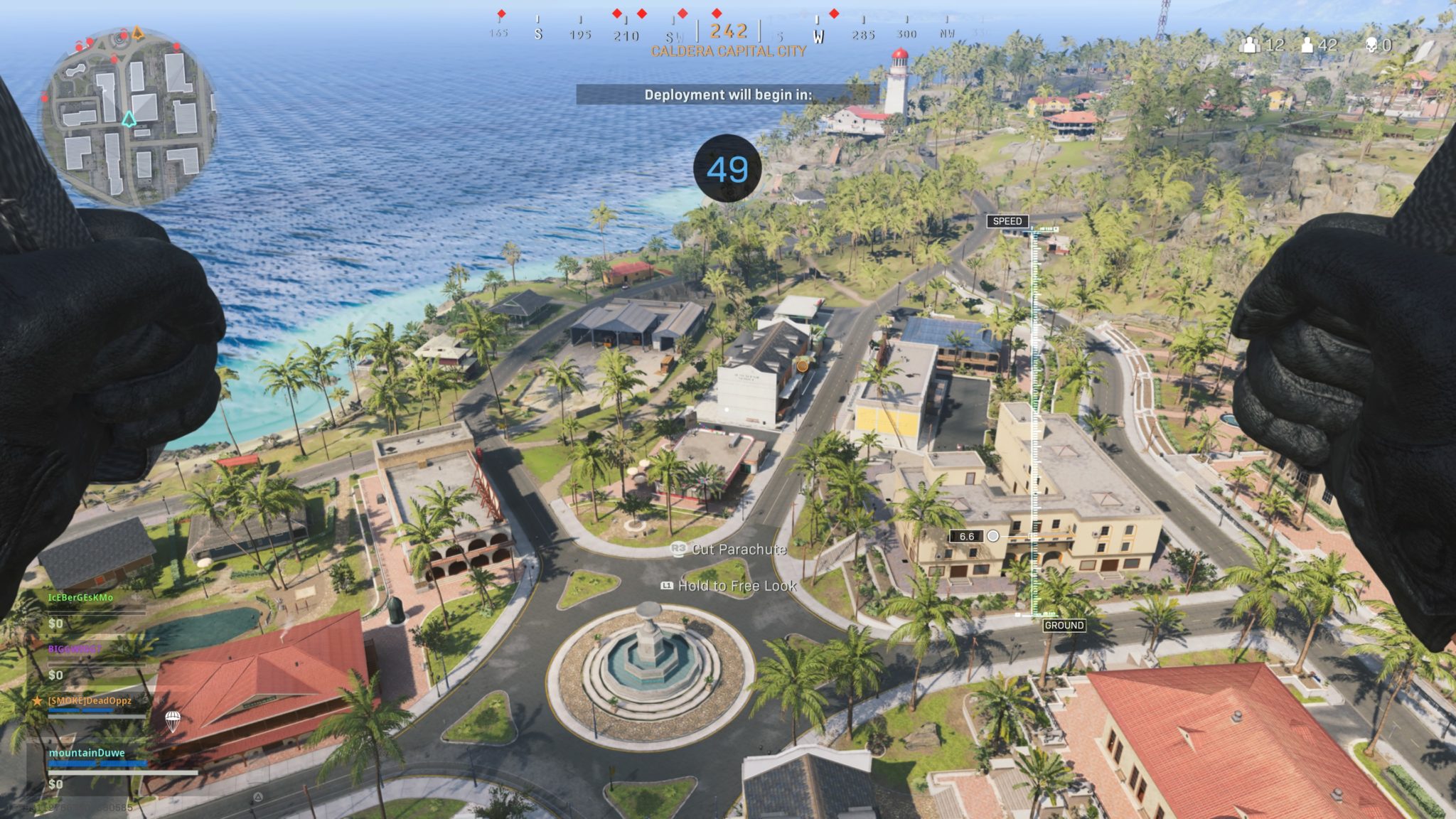This screenshot has height=819, width=1456.
Task: Click the 49 second countdown circle
Action: pyautogui.click(x=727, y=169)
